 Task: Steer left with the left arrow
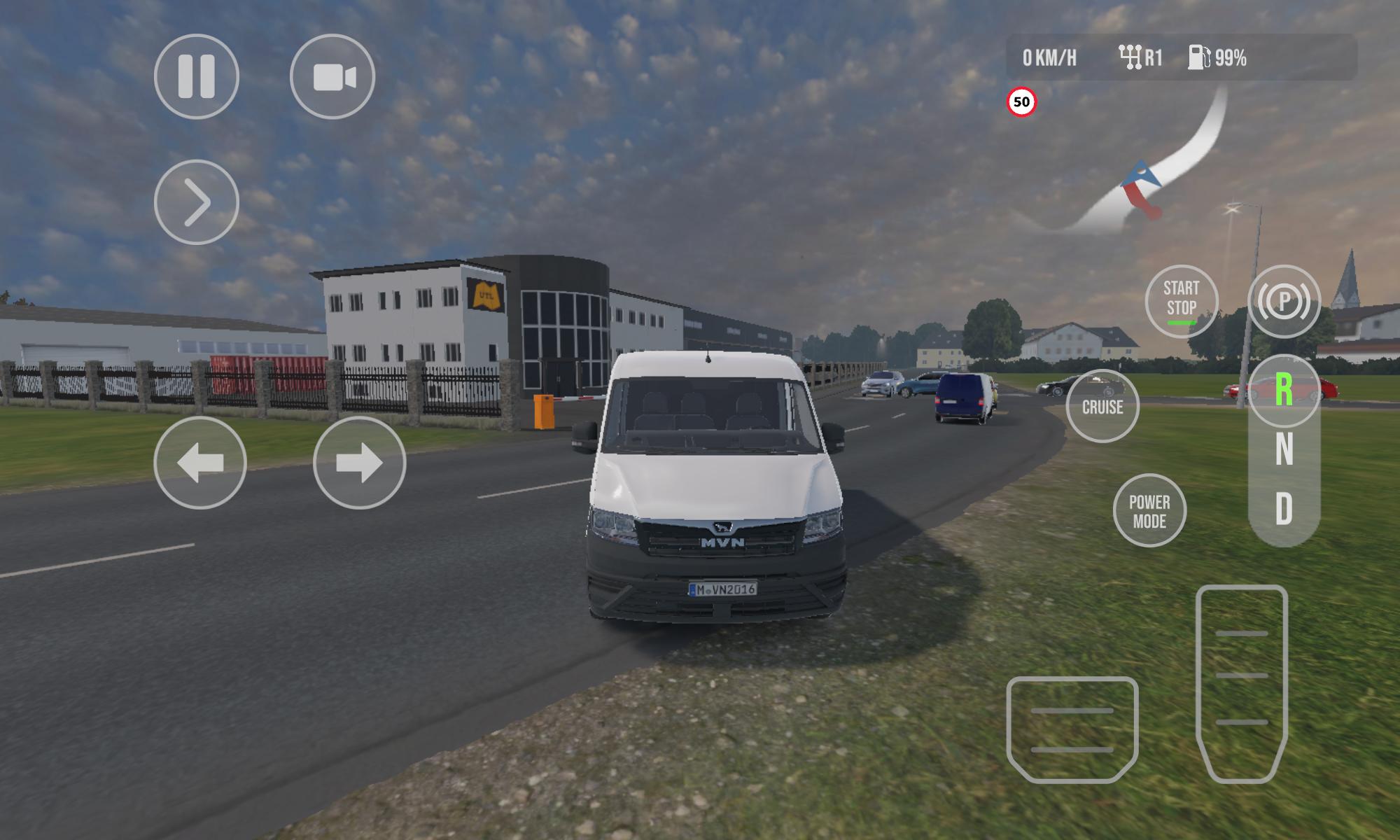click(x=200, y=463)
